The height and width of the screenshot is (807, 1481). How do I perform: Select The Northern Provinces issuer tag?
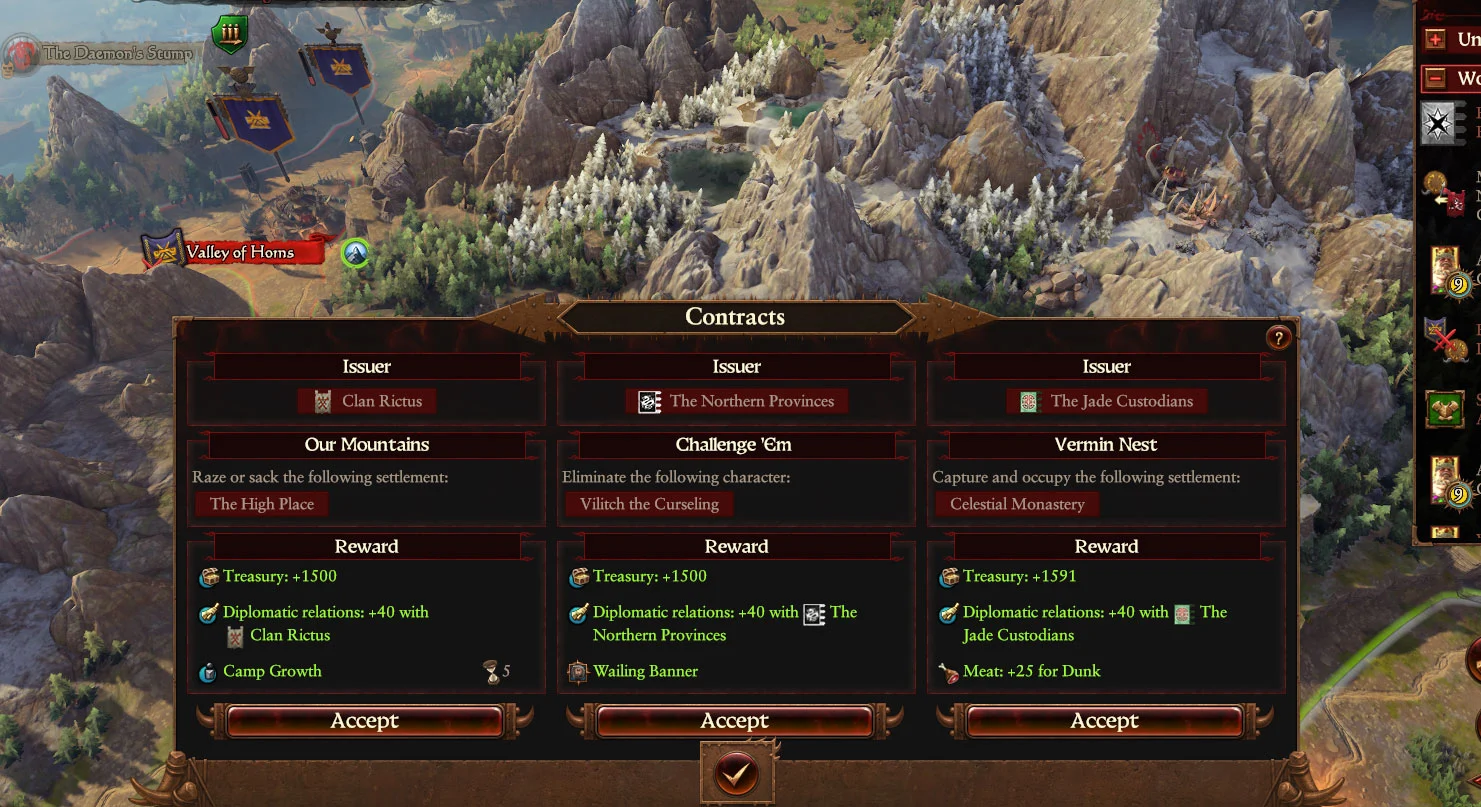(738, 401)
